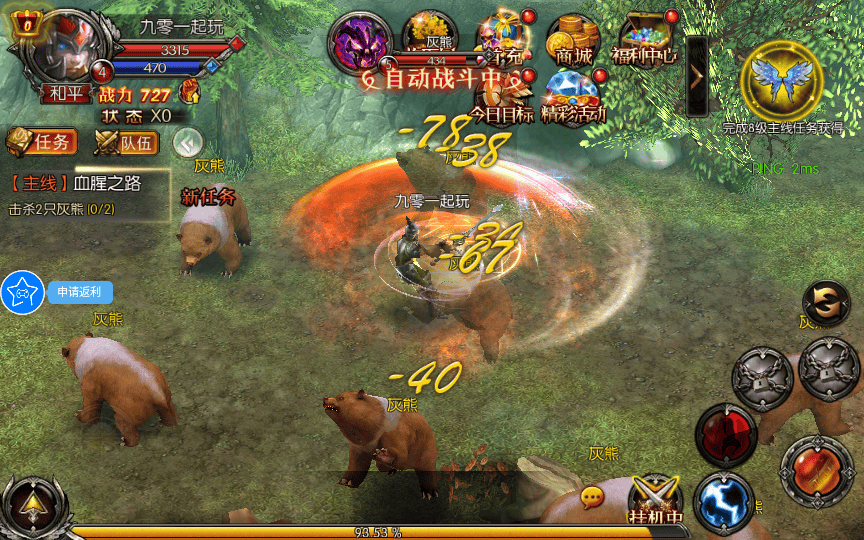Open 精彩活动 events

tap(574, 97)
